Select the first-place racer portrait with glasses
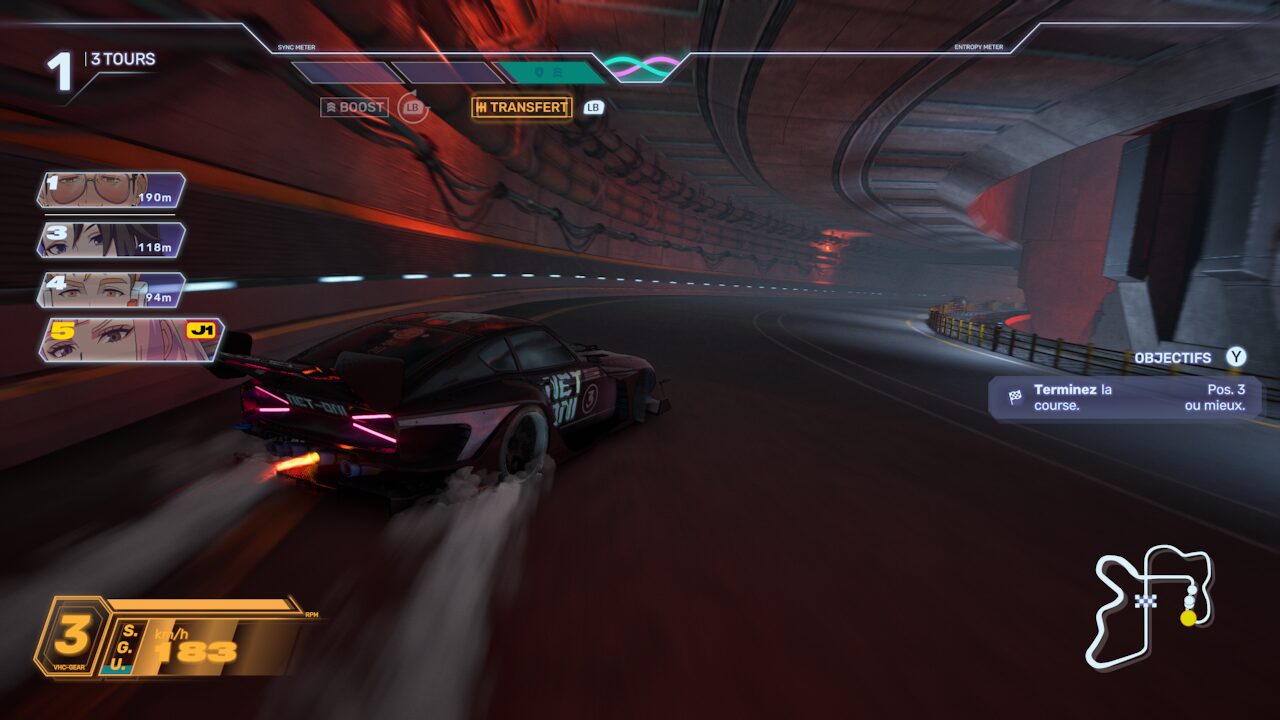The height and width of the screenshot is (720, 1280). pos(111,189)
